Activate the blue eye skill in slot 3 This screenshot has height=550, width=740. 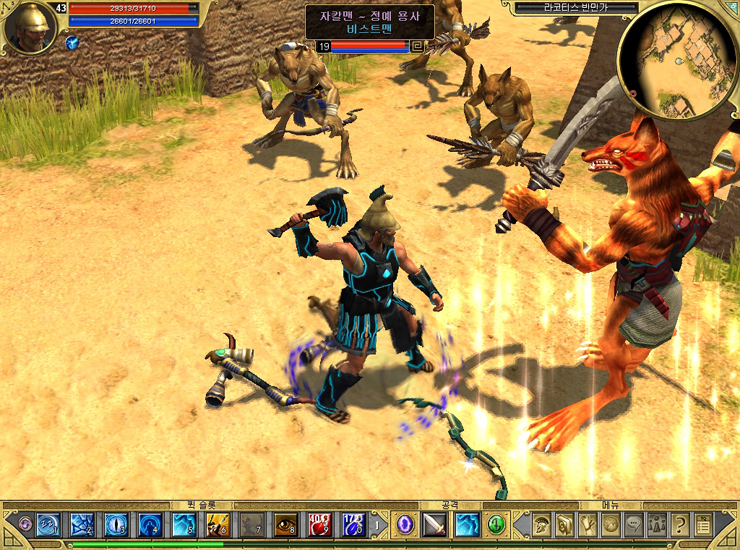[x=116, y=524]
